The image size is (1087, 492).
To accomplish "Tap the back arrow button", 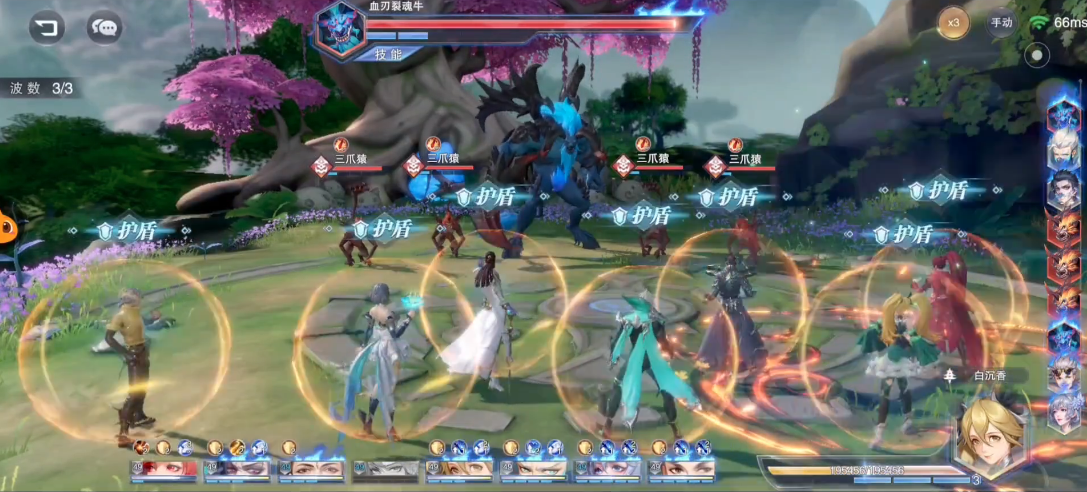I will point(46,26).
